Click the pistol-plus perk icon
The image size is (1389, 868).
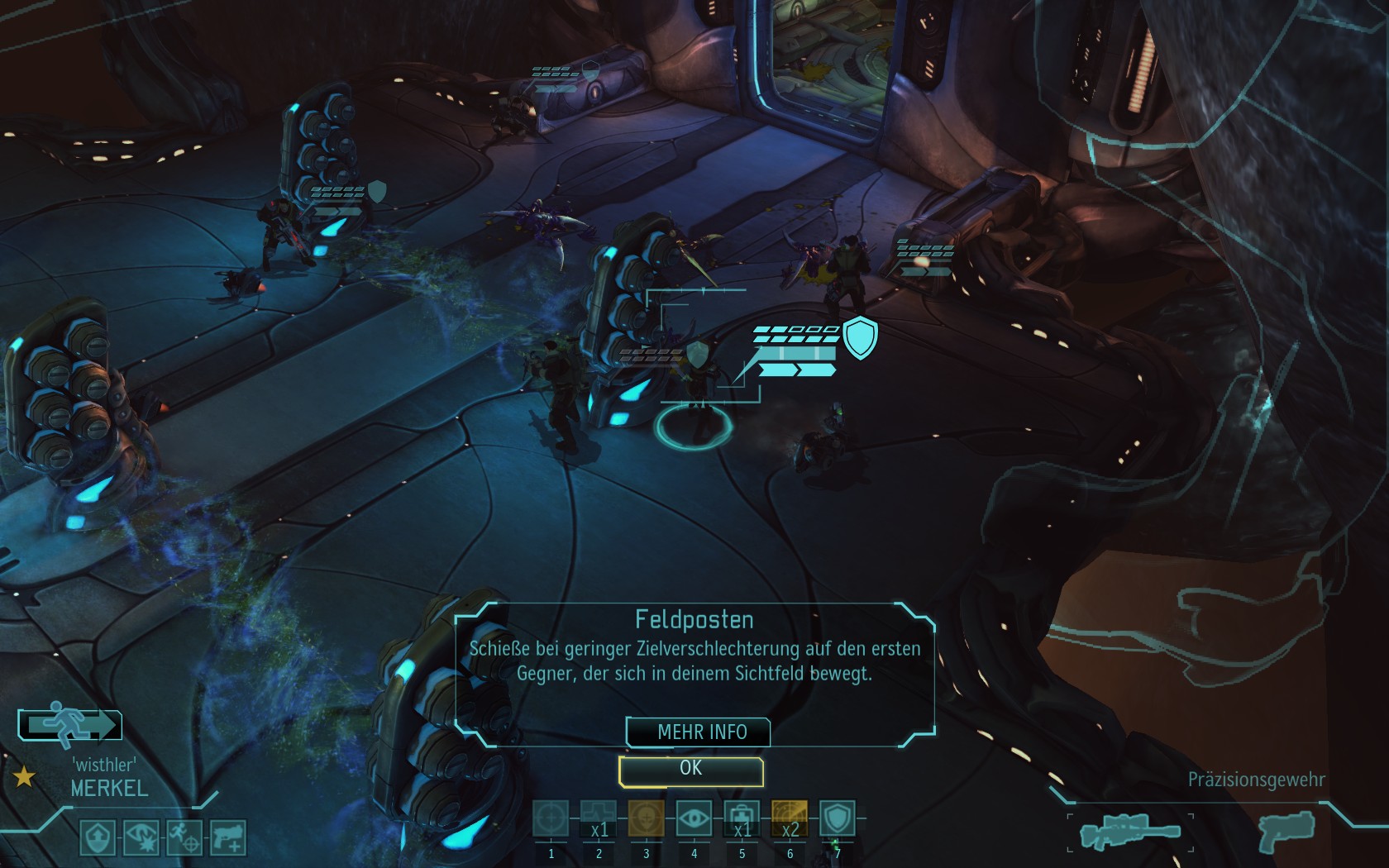227,838
